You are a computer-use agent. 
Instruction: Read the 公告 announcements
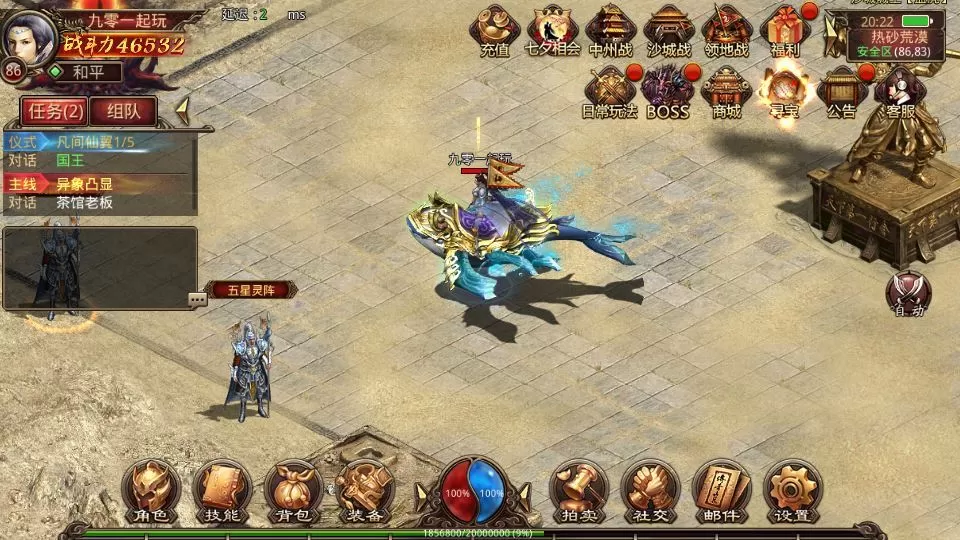842,91
